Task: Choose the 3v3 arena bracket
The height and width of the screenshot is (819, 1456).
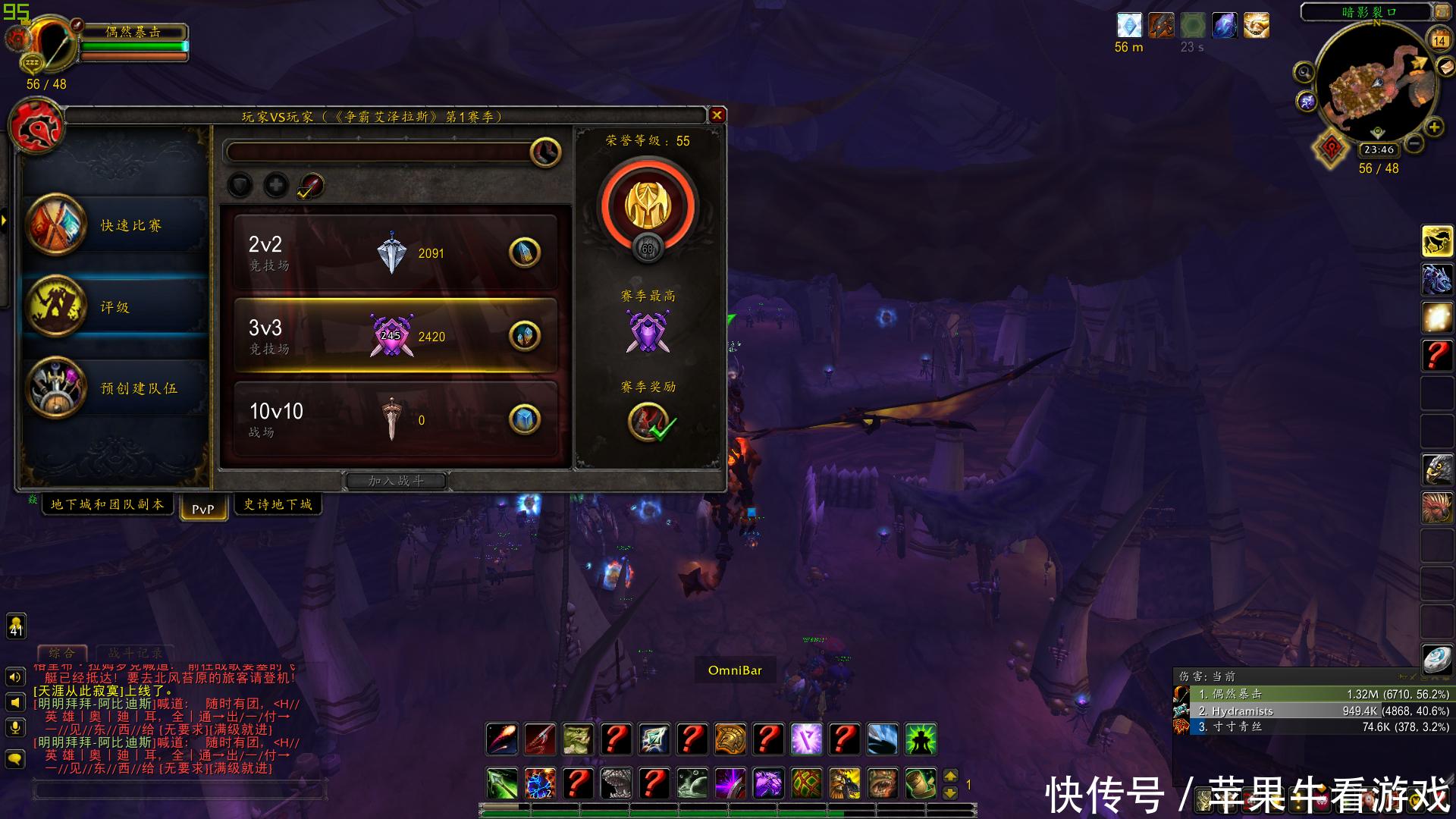Action: coord(395,336)
